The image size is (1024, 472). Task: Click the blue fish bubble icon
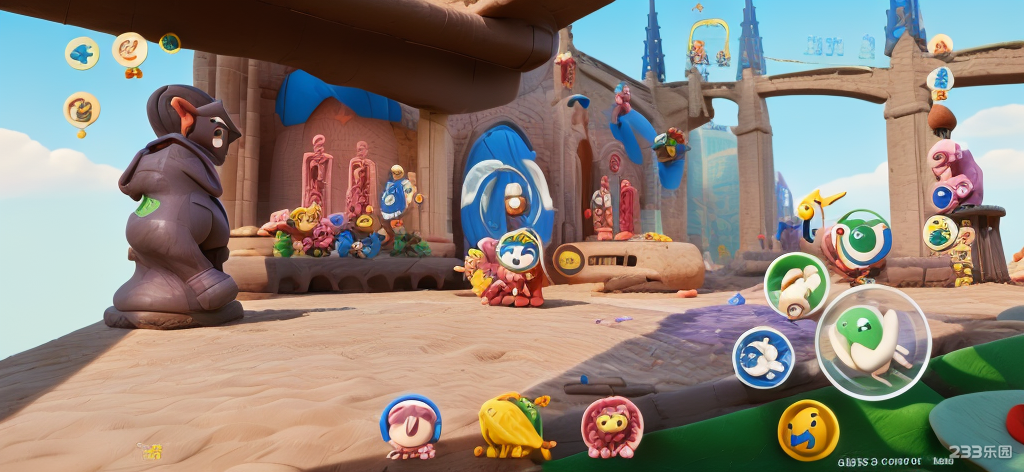point(82,53)
